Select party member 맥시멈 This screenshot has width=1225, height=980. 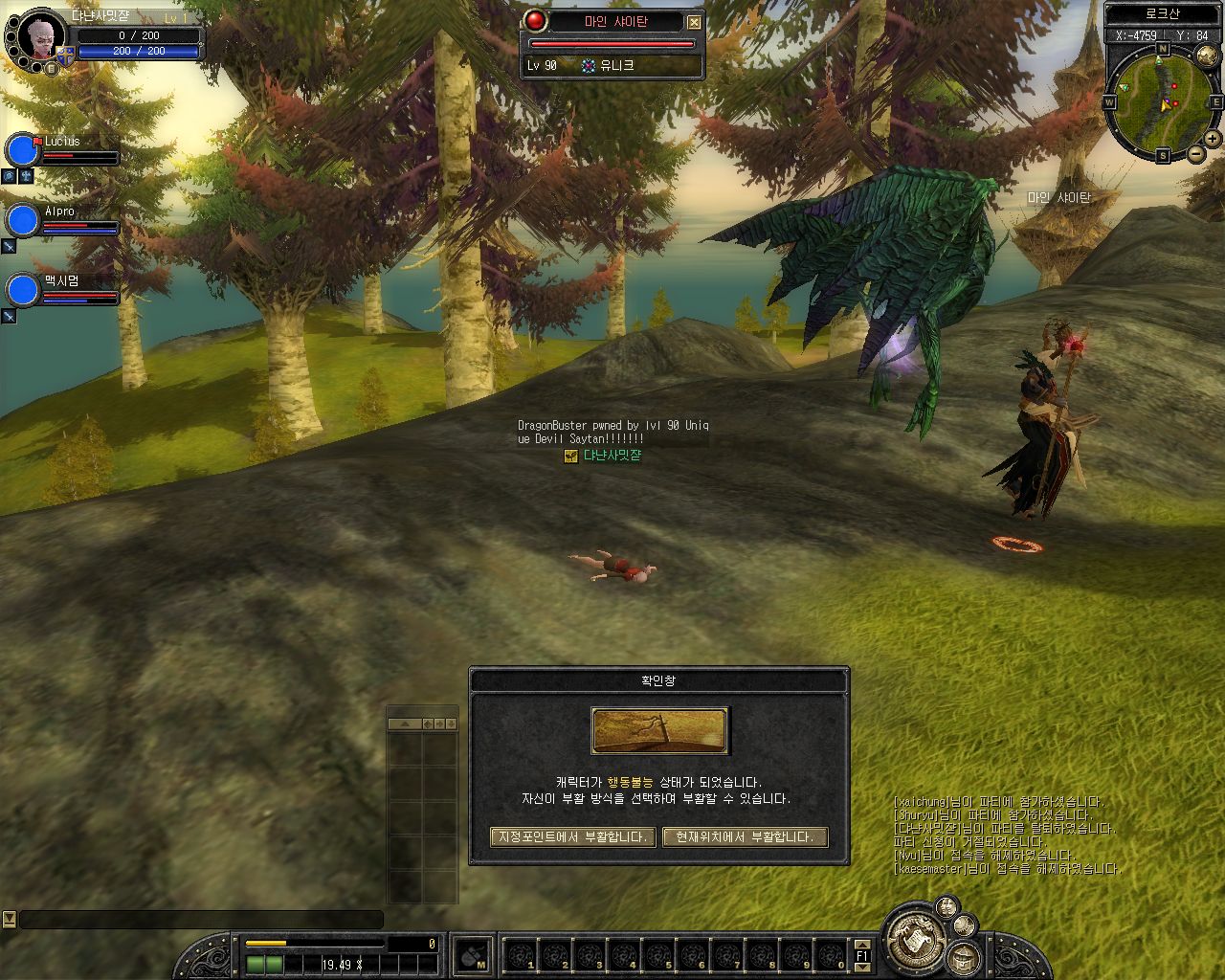(x=22, y=290)
